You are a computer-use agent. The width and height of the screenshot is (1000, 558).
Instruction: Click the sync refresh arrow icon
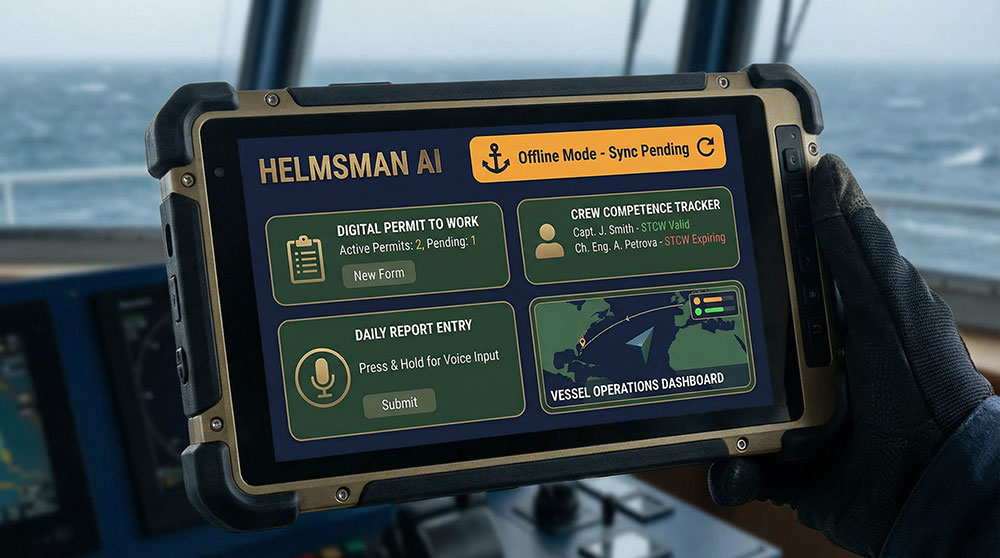[706, 150]
